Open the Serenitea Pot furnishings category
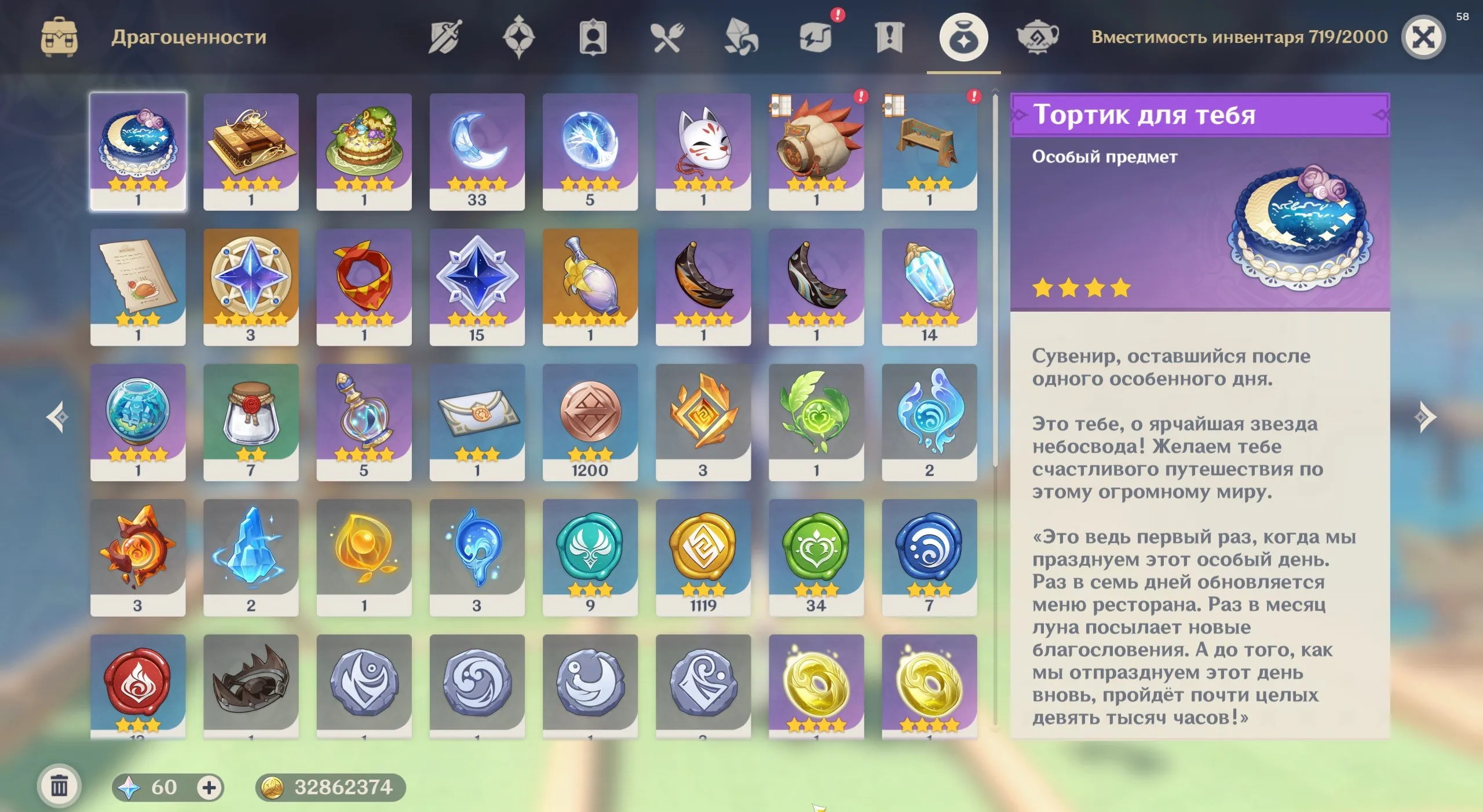 1037,38
